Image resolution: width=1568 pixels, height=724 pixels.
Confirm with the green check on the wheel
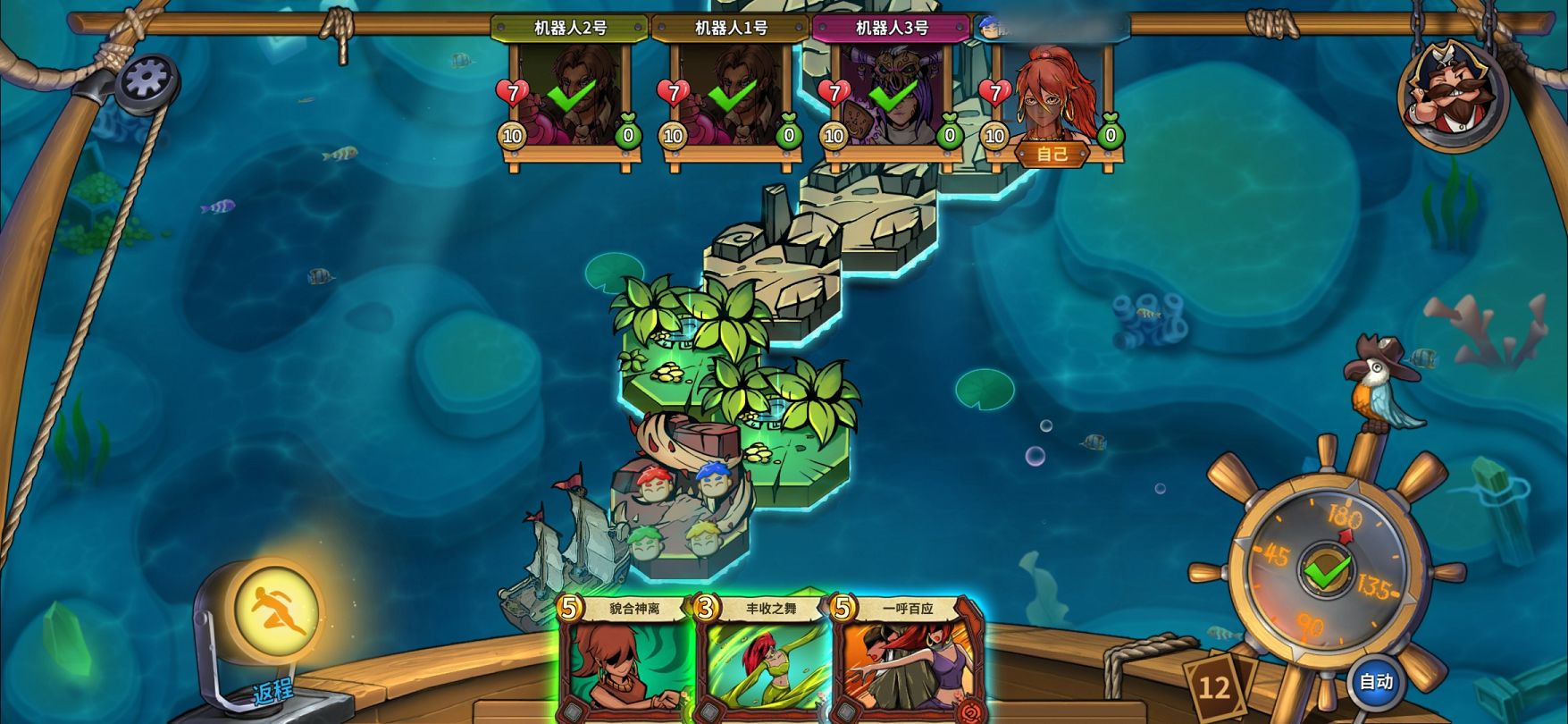pyautogui.click(x=1327, y=570)
